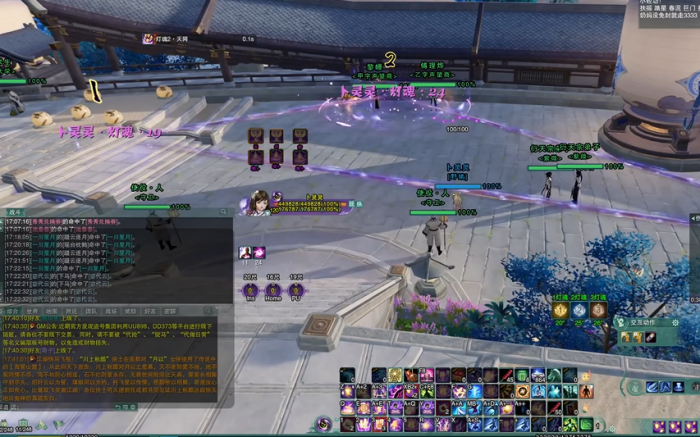Select the 3灯魂 brown lantern icon
The width and height of the screenshot is (700, 437).
coord(598,310)
